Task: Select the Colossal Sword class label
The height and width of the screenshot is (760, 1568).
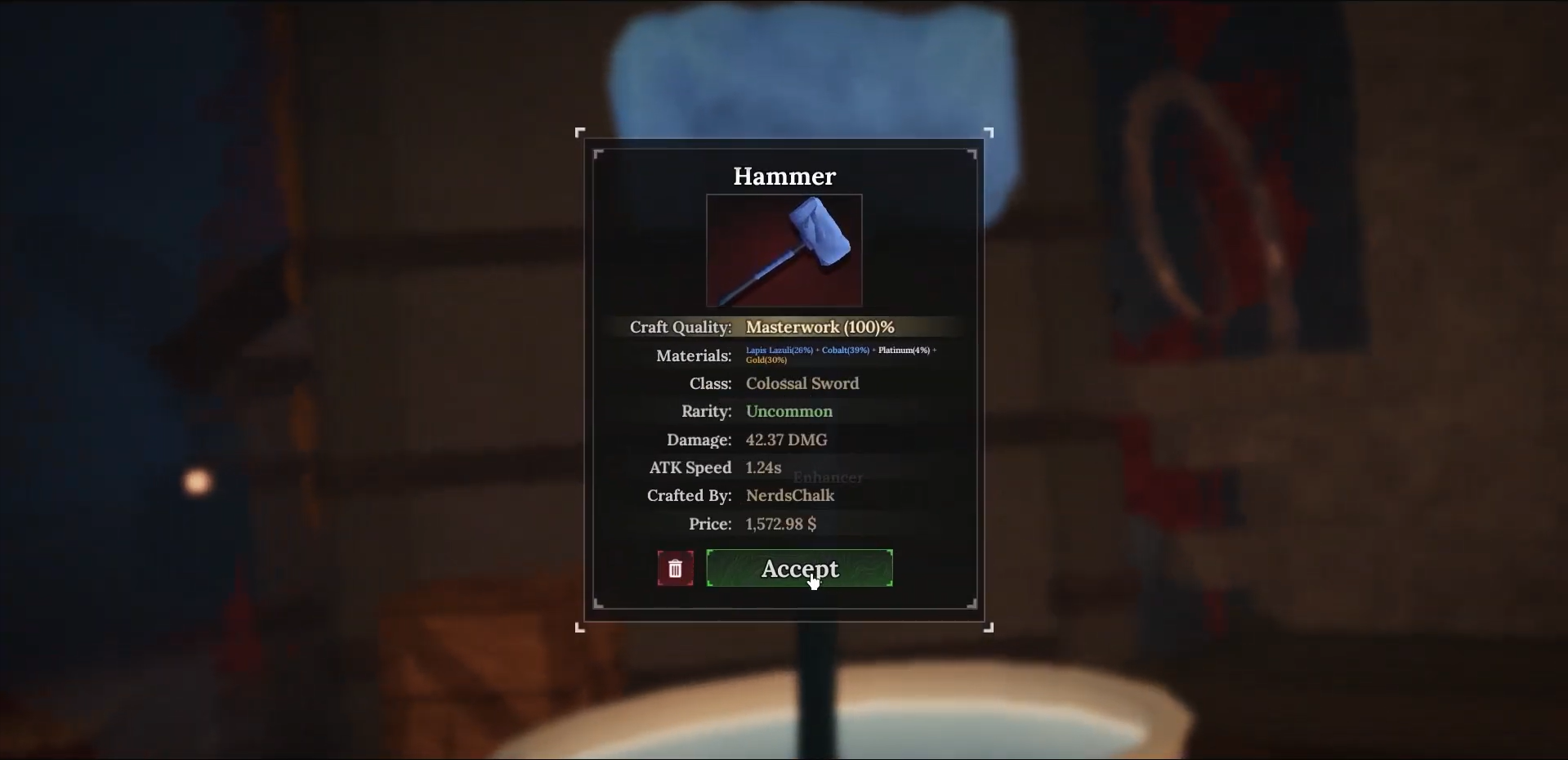Action: click(802, 382)
